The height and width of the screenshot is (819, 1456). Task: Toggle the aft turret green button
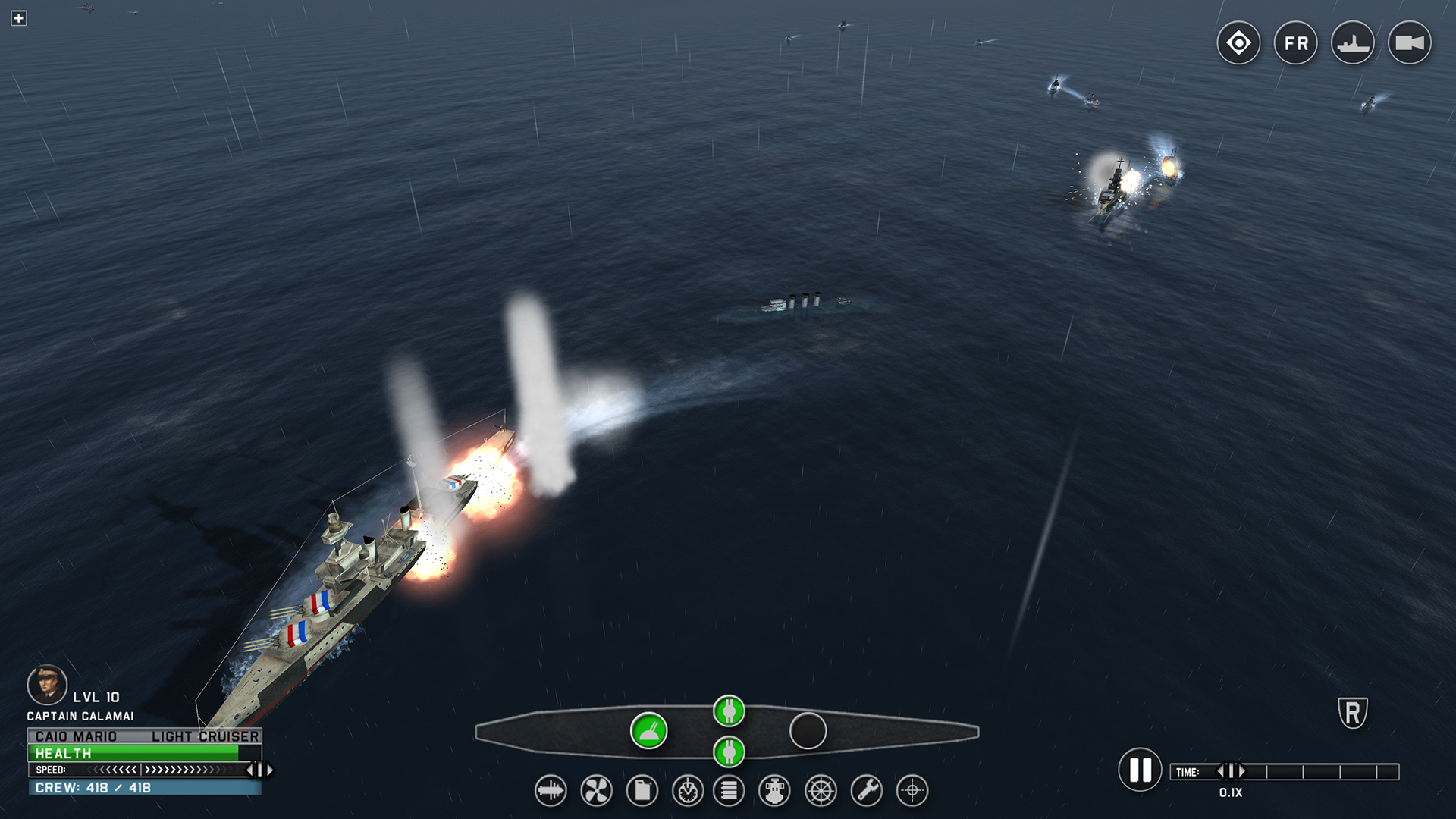point(729,754)
